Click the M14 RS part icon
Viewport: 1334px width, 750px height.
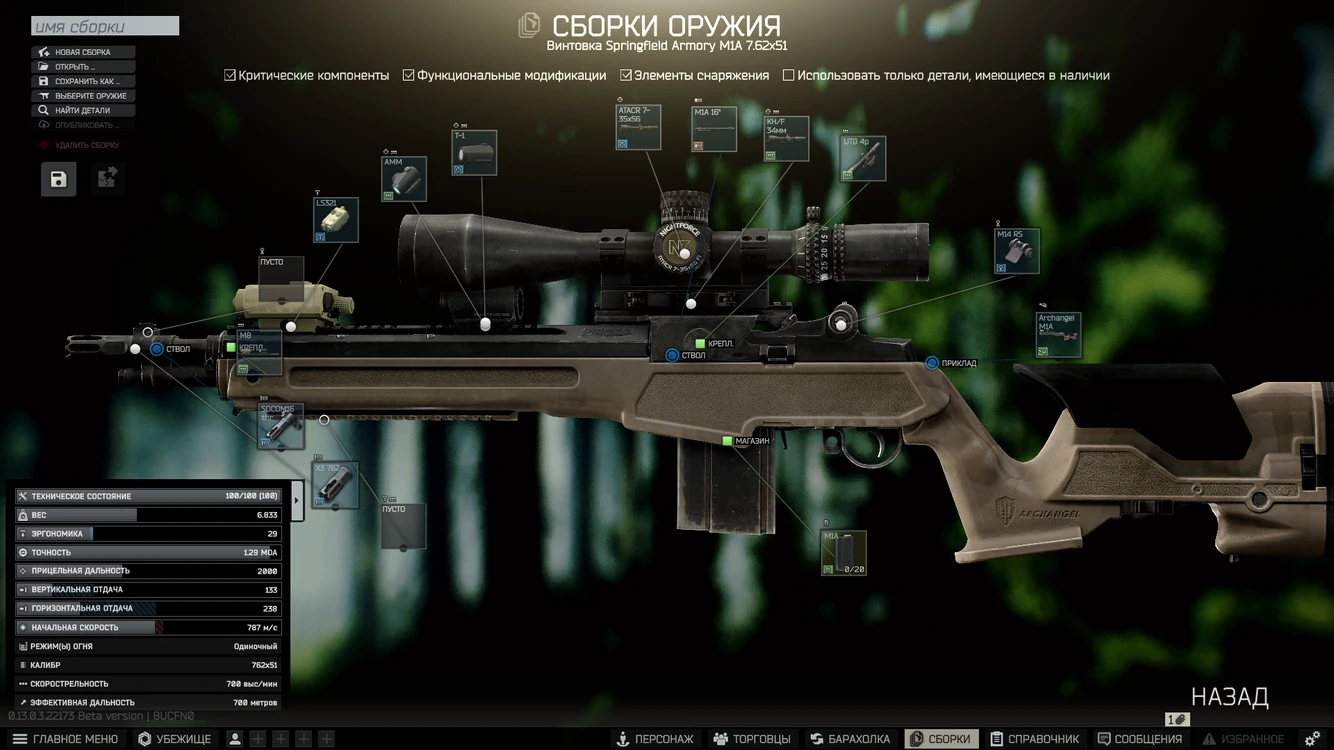1016,250
